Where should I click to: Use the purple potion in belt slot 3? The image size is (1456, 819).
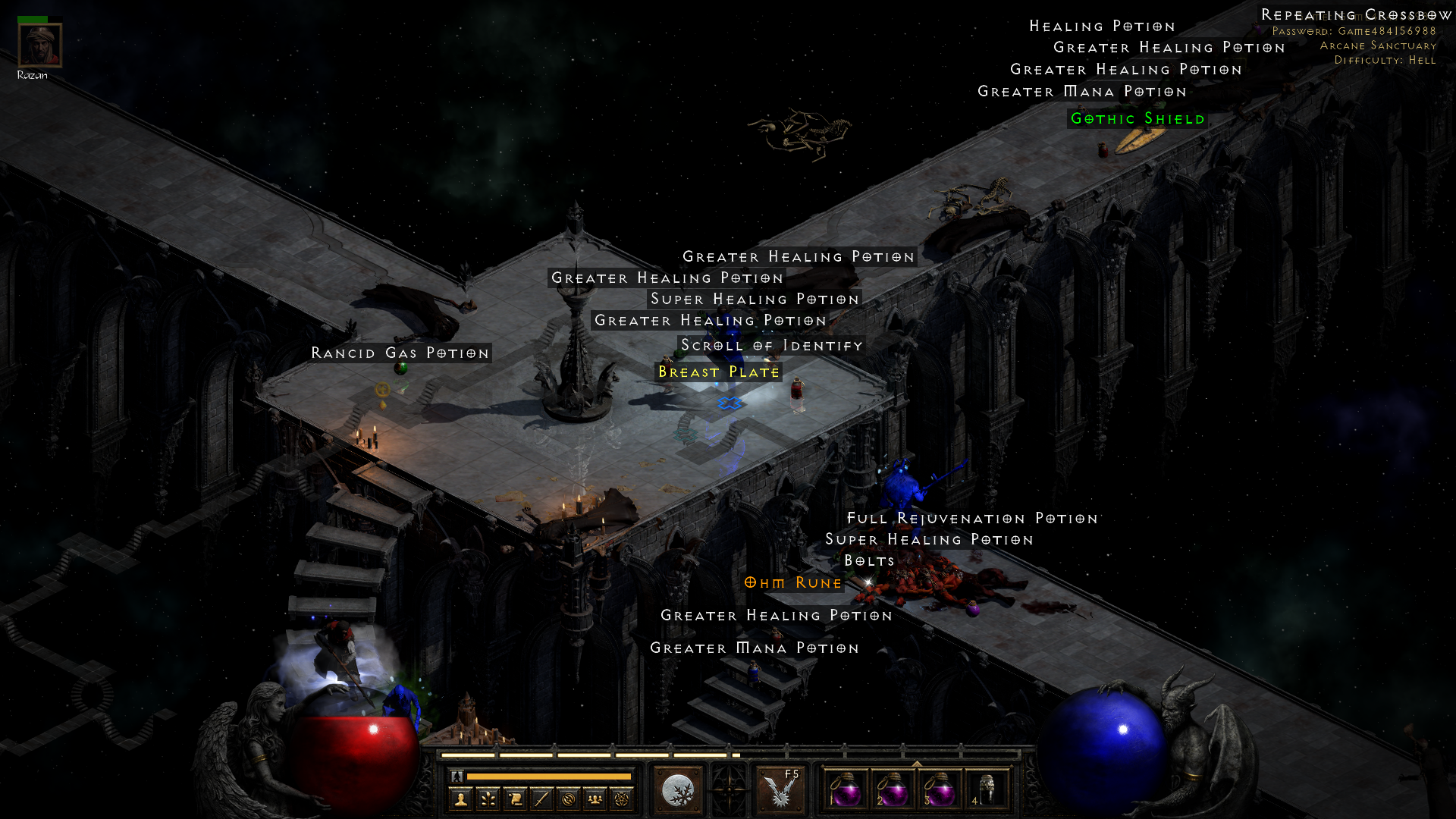click(939, 790)
